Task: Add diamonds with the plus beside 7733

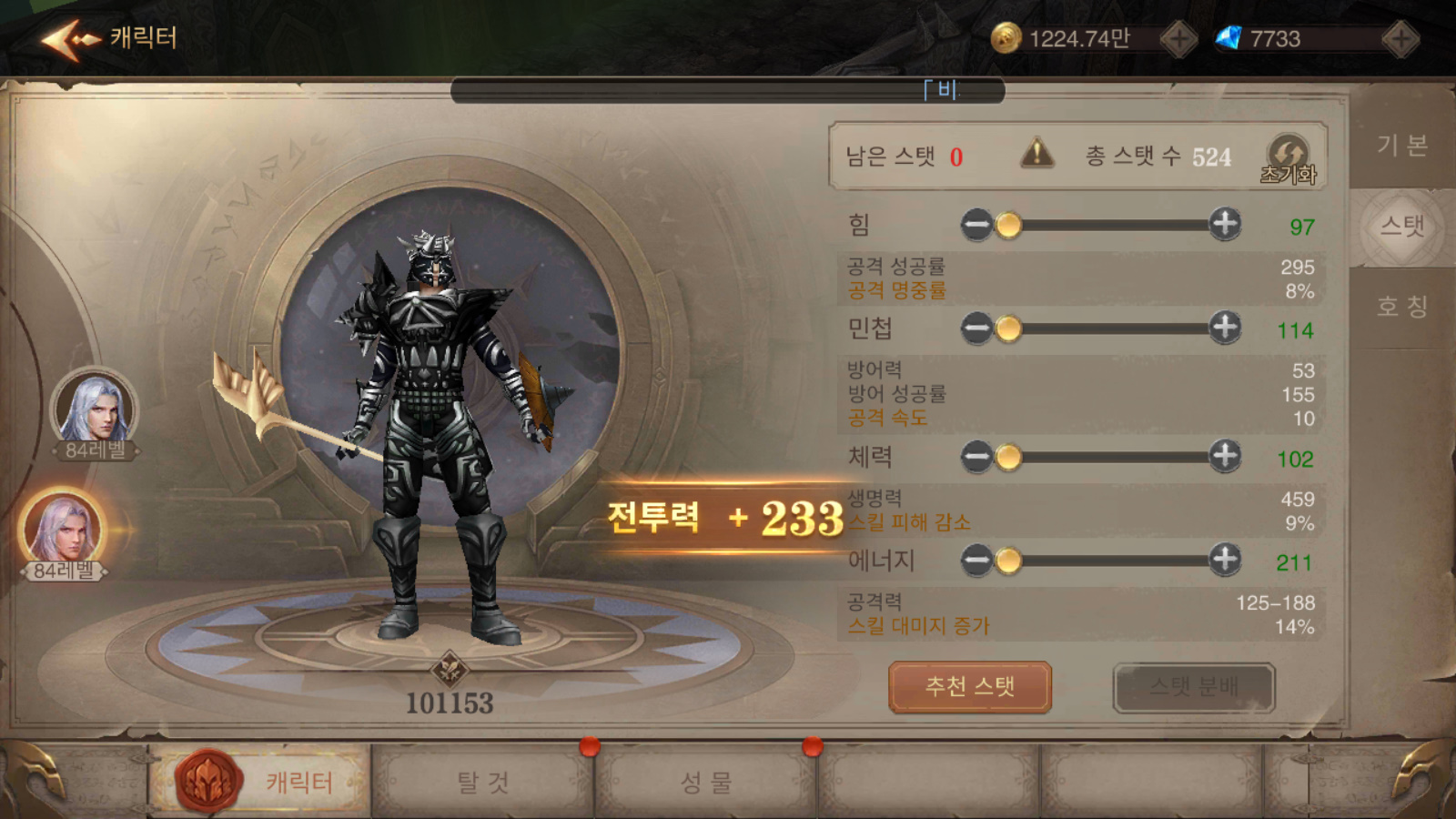Action: click(x=1400, y=39)
